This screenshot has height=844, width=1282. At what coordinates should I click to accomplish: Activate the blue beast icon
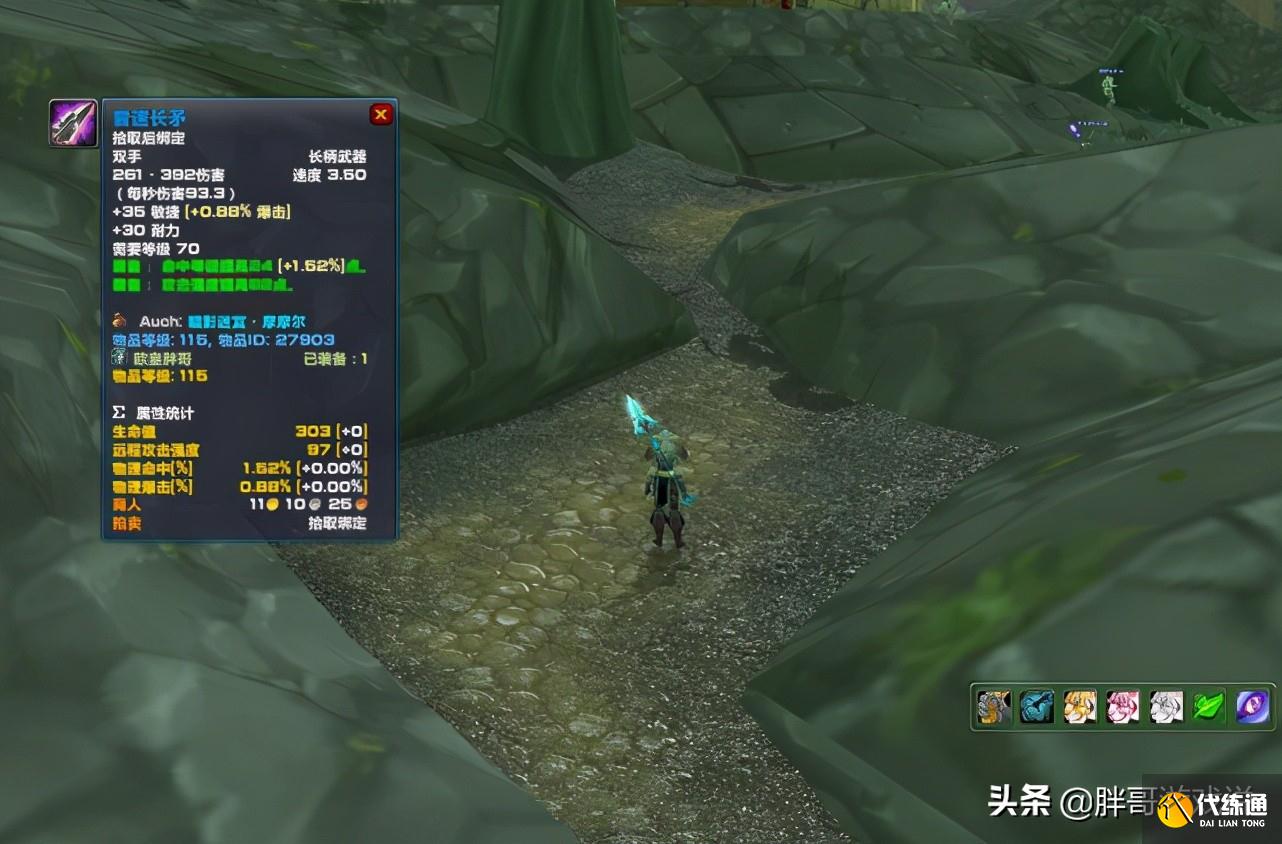pos(1036,707)
